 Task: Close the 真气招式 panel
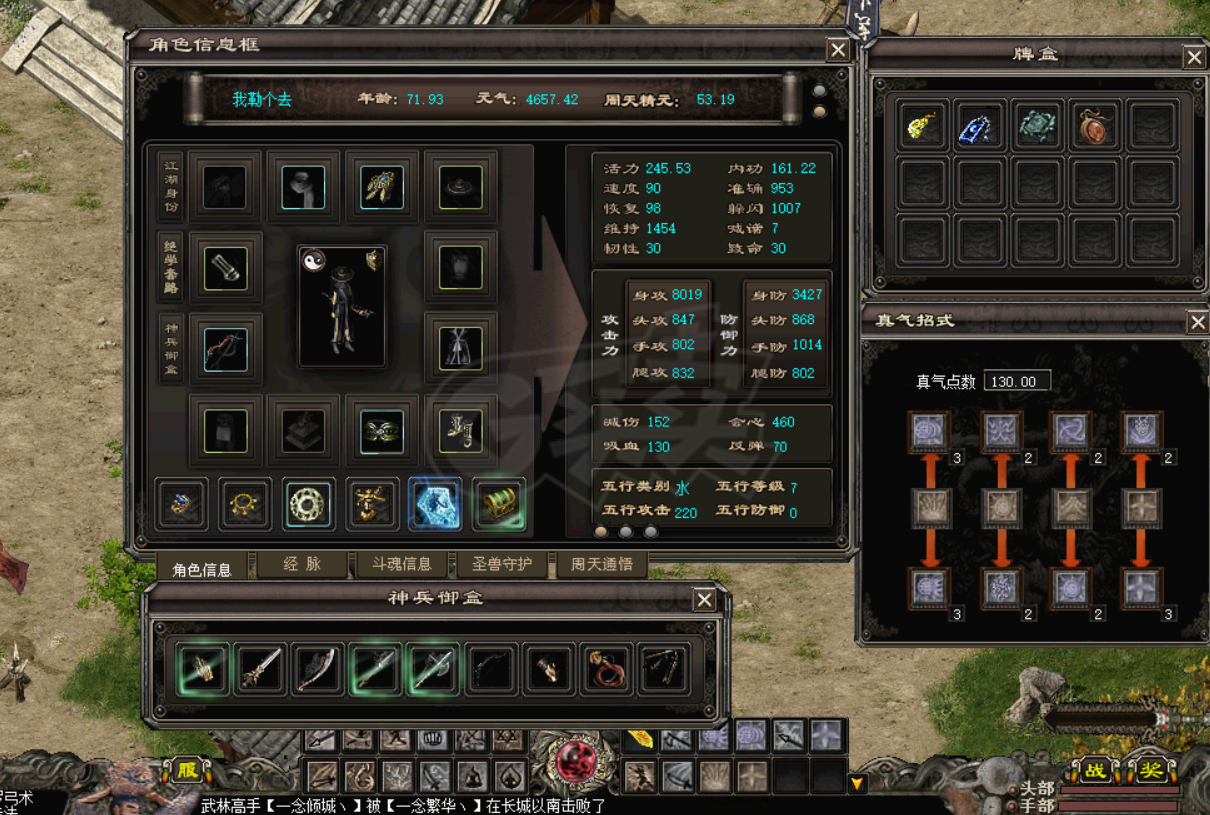pos(1197,322)
